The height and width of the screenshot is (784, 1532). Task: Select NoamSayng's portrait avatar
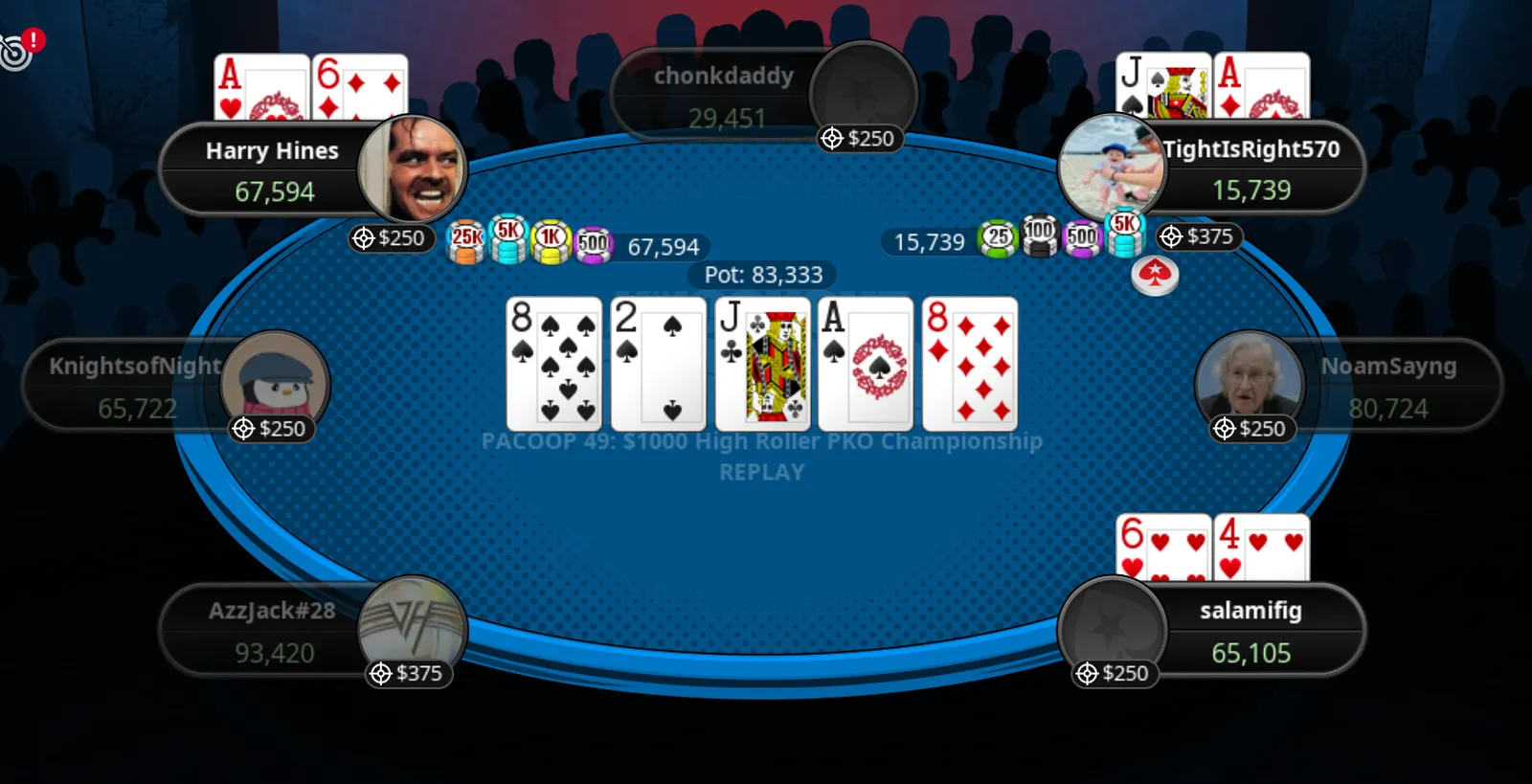click(1249, 380)
